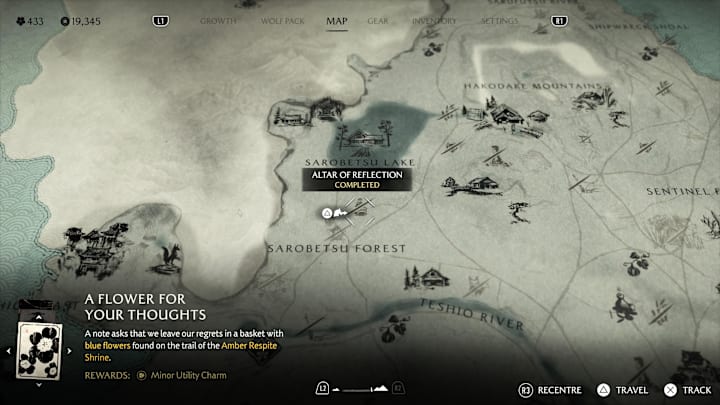This screenshot has height=405, width=720.
Task: Choose the Recentre map option
Action: pyautogui.click(x=551, y=389)
